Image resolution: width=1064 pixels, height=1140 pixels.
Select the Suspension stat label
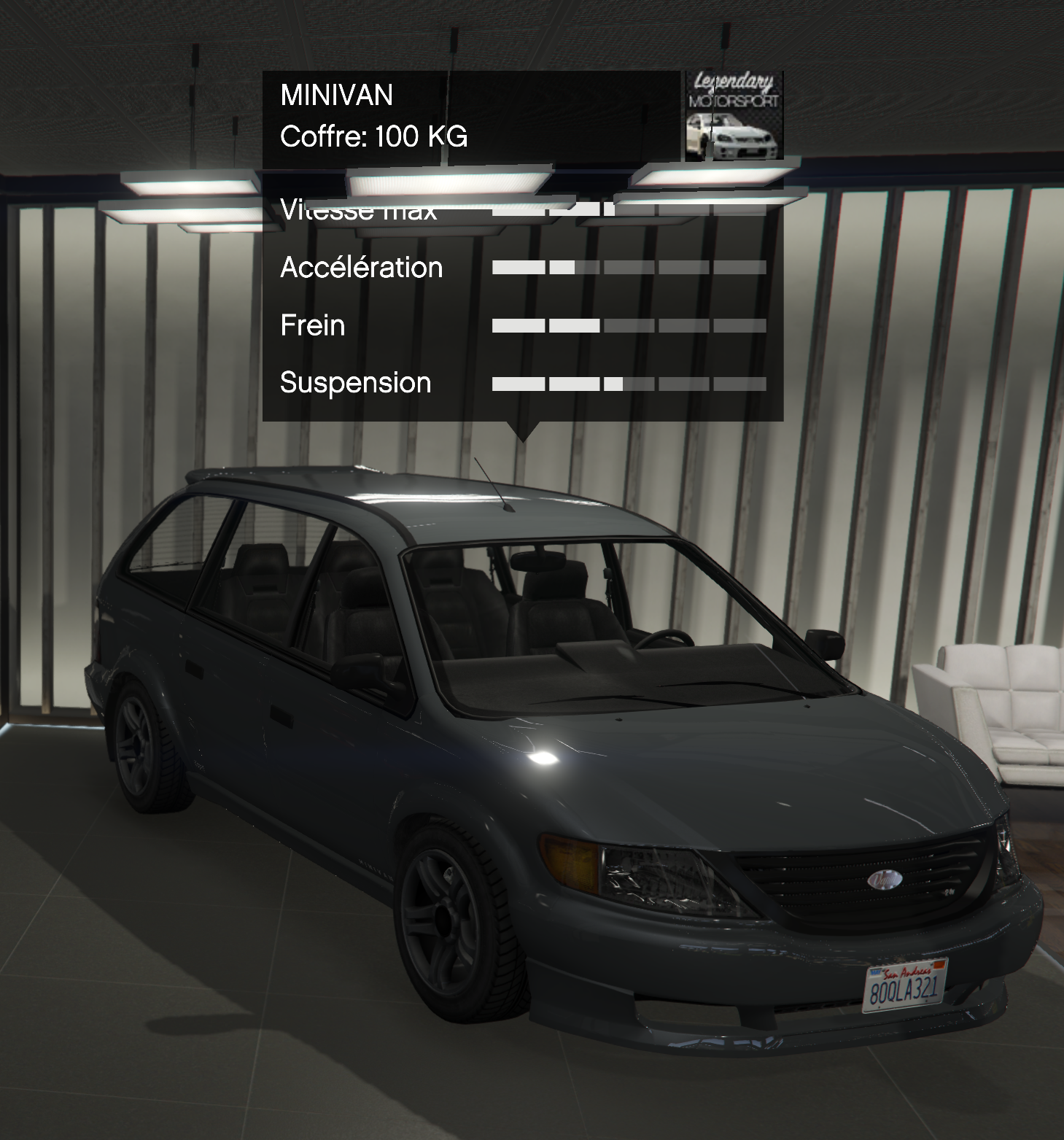[x=354, y=383]
